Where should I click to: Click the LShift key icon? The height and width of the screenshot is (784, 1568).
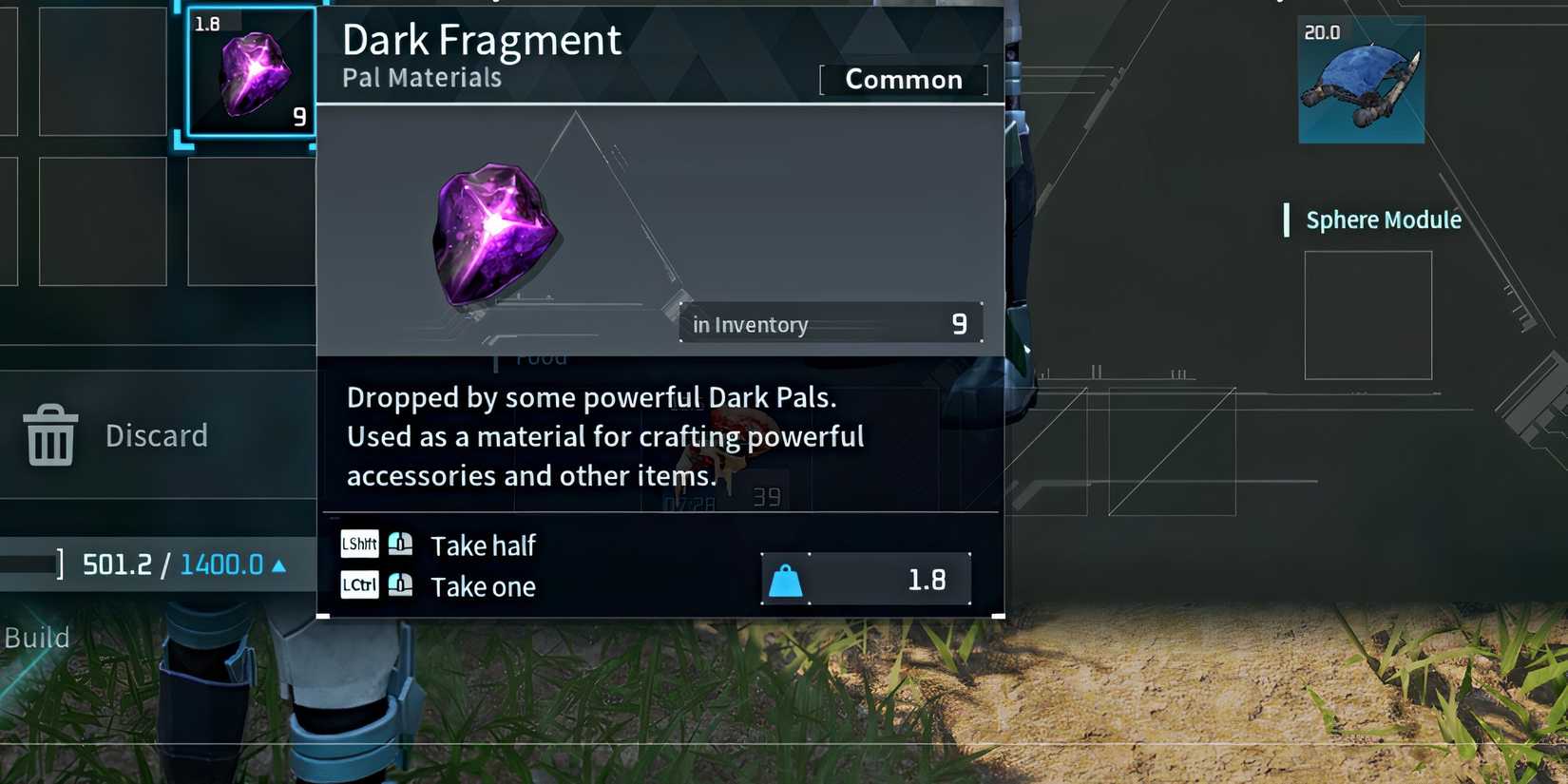[358, 544]
